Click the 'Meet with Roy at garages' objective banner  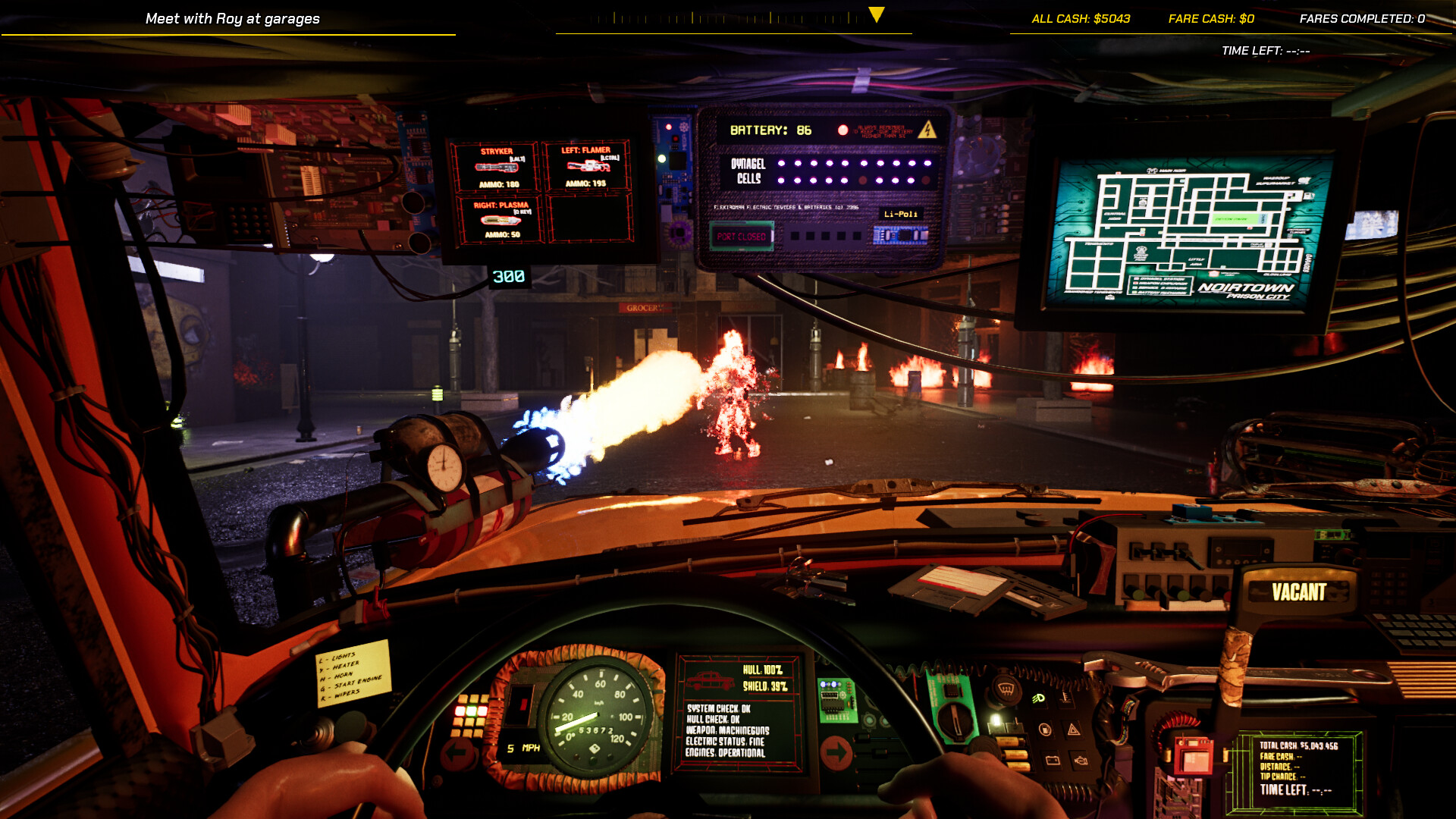pos(233,18)
